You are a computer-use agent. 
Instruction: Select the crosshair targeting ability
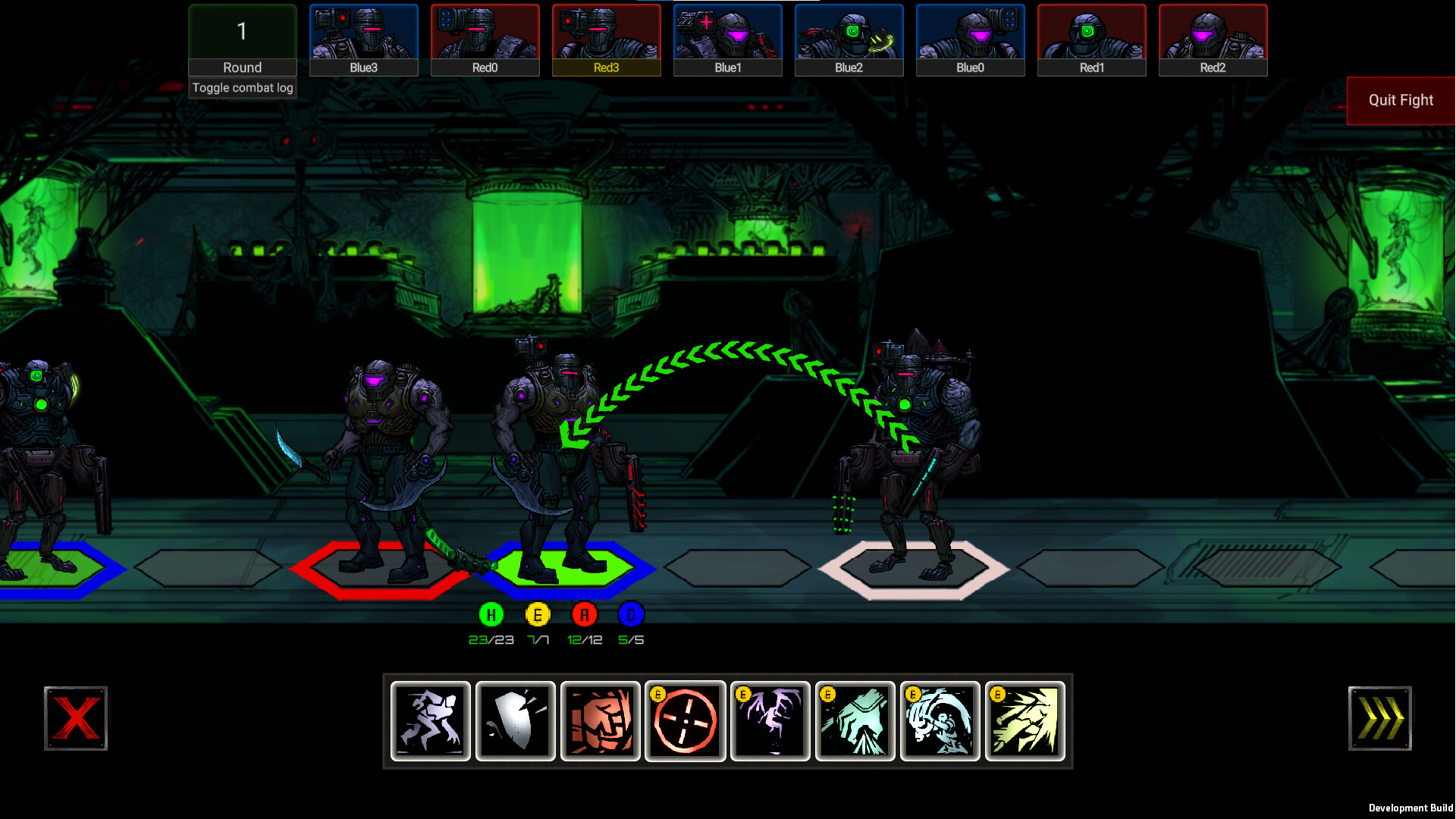click(685, 720)
